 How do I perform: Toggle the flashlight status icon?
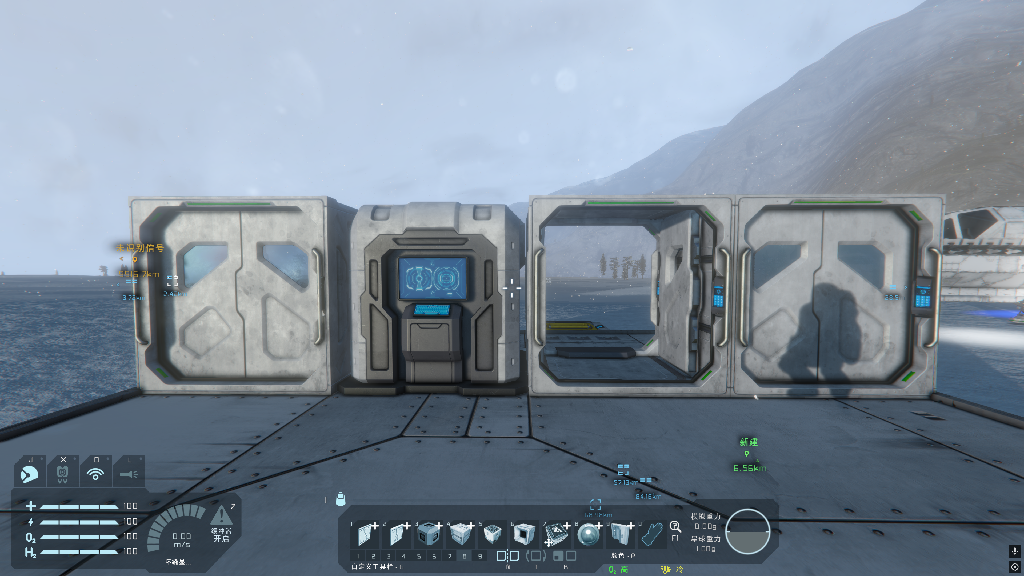(x=129, y=471)
